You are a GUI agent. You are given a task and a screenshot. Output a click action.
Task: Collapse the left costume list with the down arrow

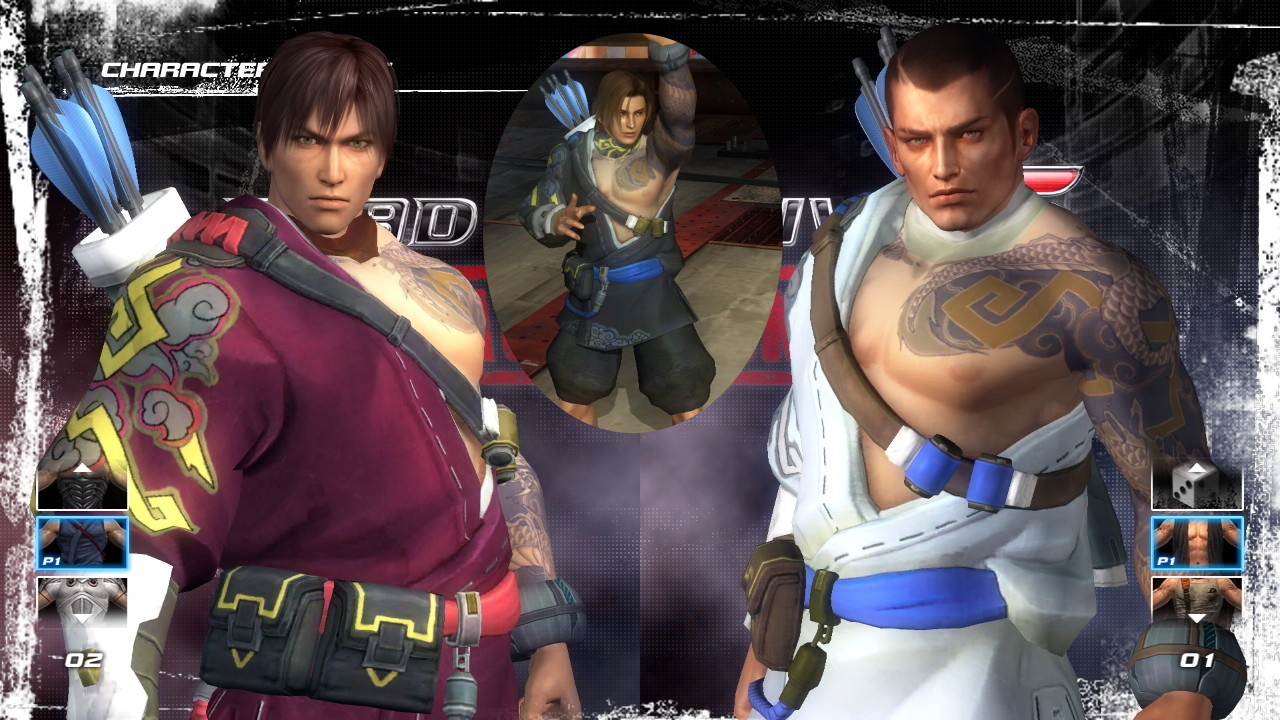82,616
